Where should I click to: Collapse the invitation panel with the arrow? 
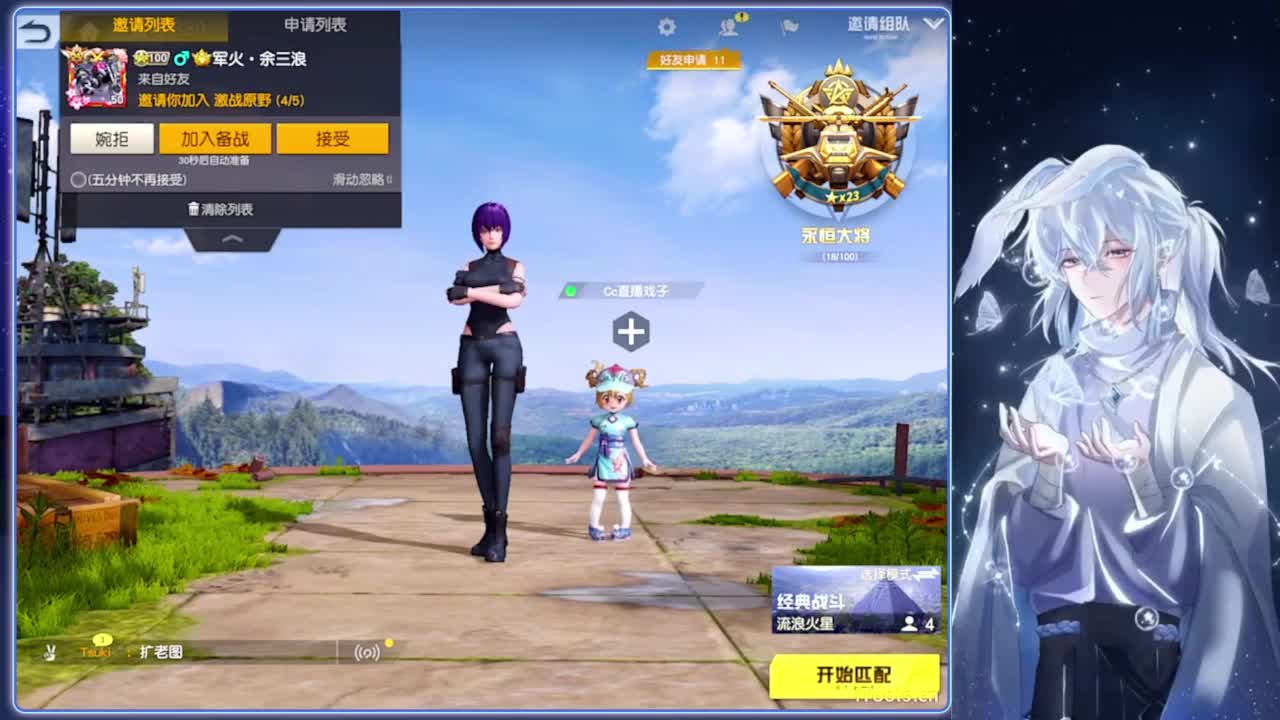click(231, 239)
